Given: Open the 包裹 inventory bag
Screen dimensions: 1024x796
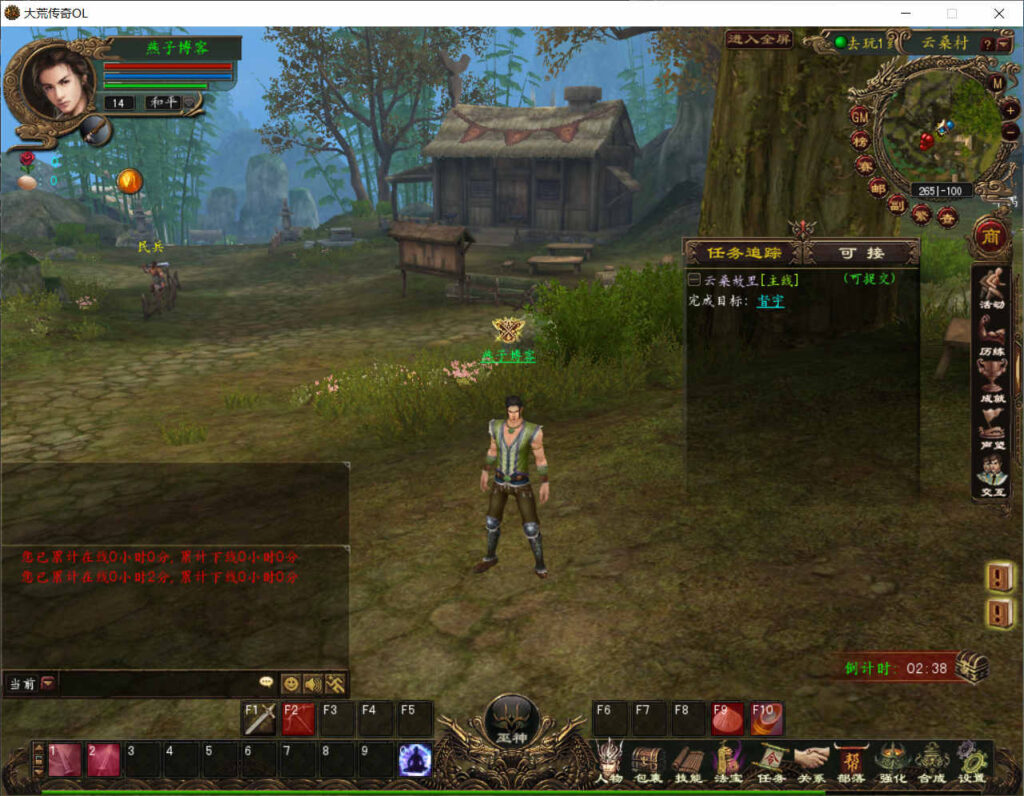Looking at the screenshot, I should pyautogui.click(x=647, y=761).
